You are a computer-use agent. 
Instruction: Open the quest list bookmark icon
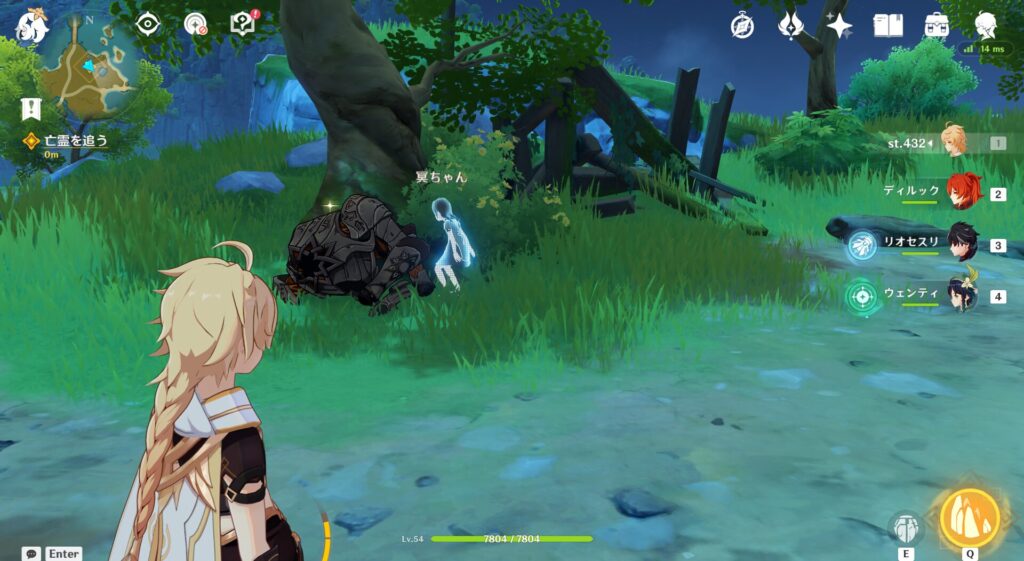click(x=30, y=109)
